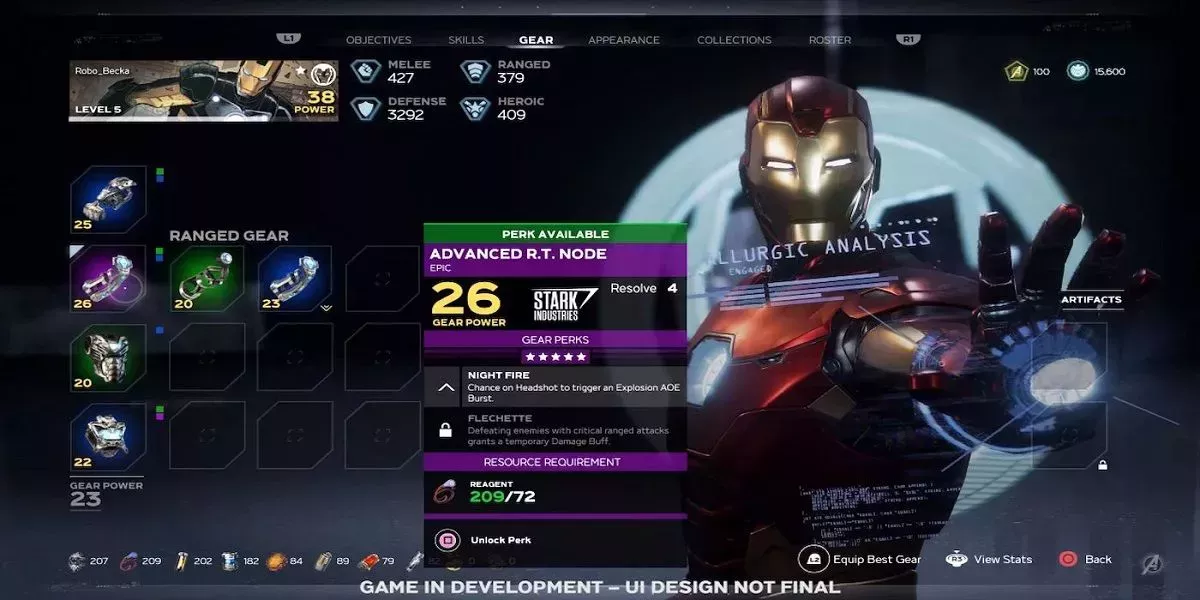This screenshot has height=600, width=1200.
Task: Select the Gear tab
Action: [536, 40]
